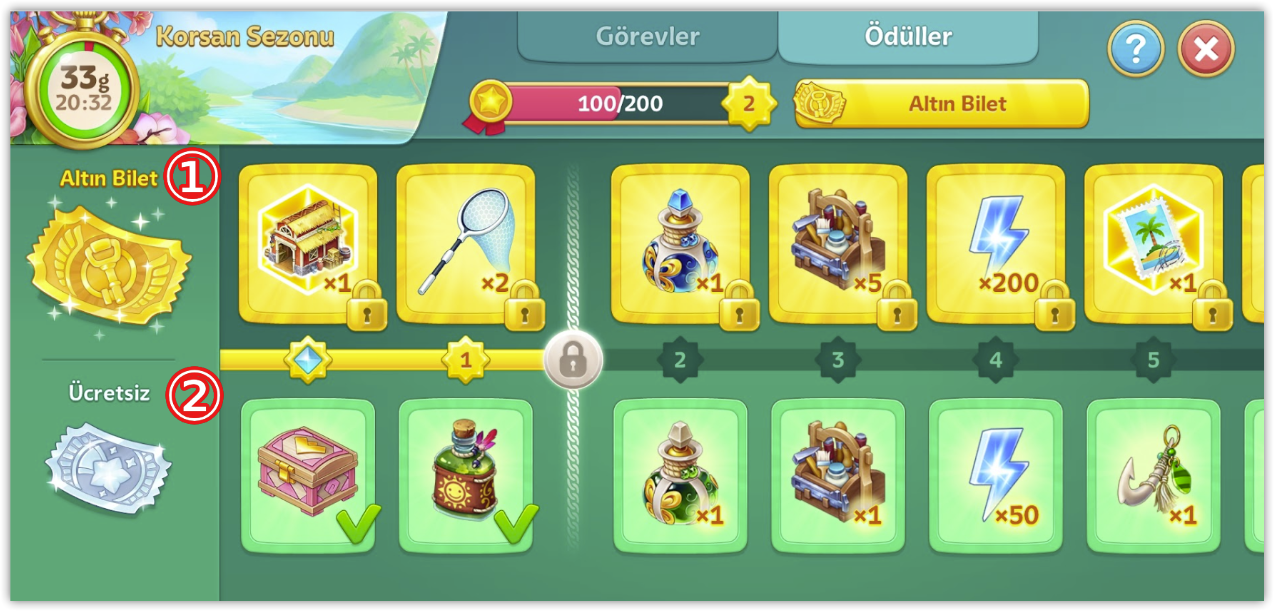The height and width of the screenshot is (611, 1274).
Task: Switch to the Görevler tab
Action: [x=647, y=37]
